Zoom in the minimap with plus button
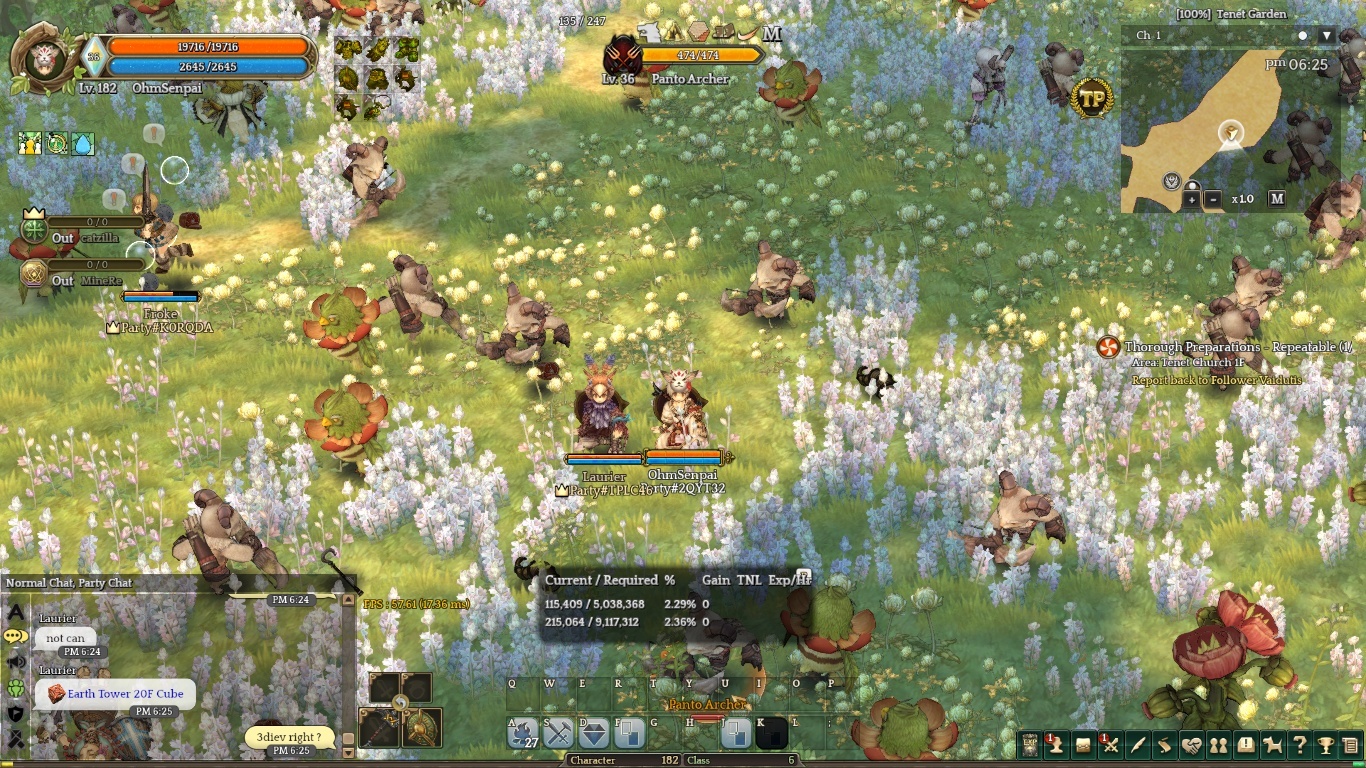 tap(1192, 199)
